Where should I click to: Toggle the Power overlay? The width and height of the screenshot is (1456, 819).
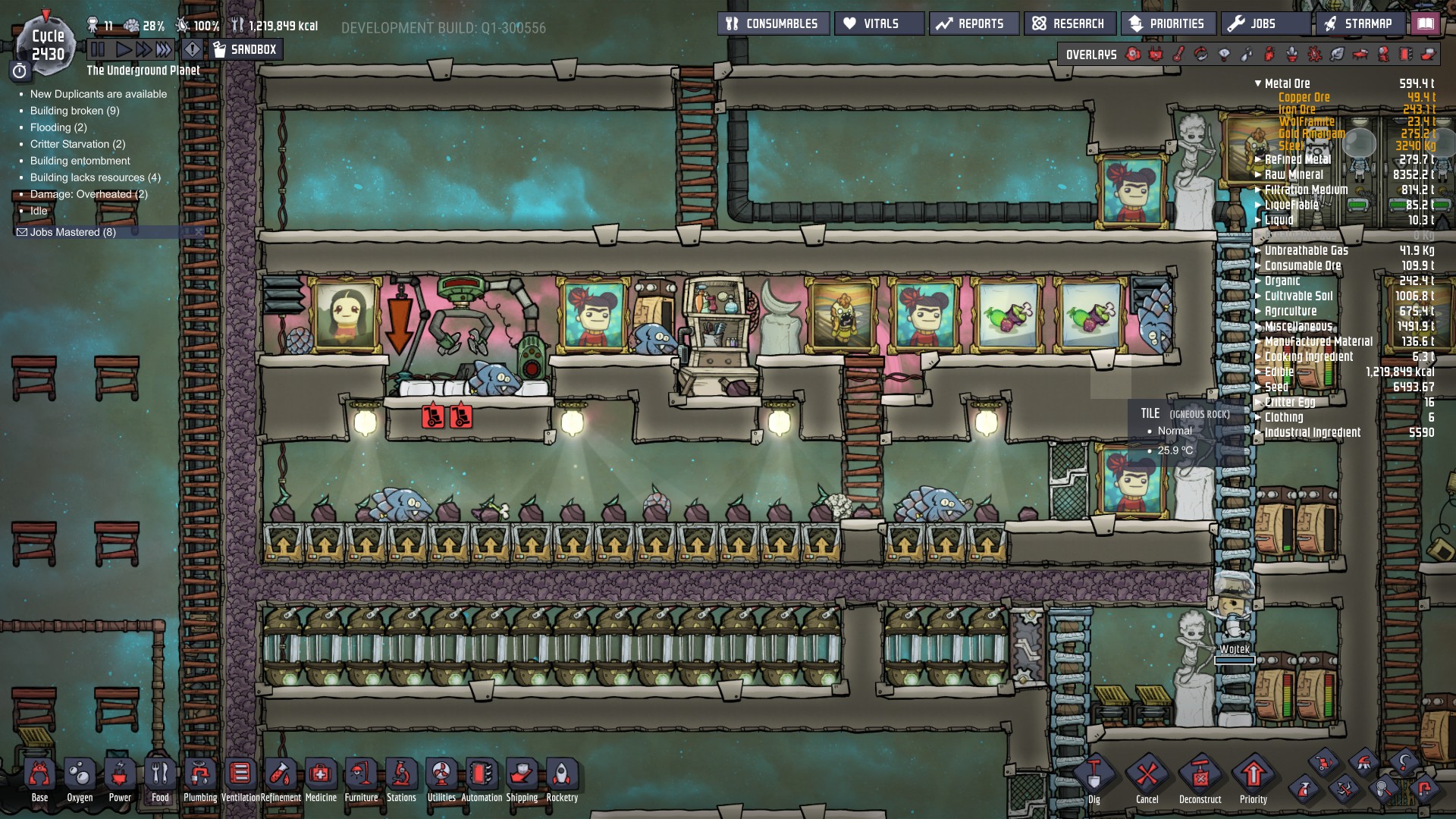pyautogui.click(x=1155, y=55)
